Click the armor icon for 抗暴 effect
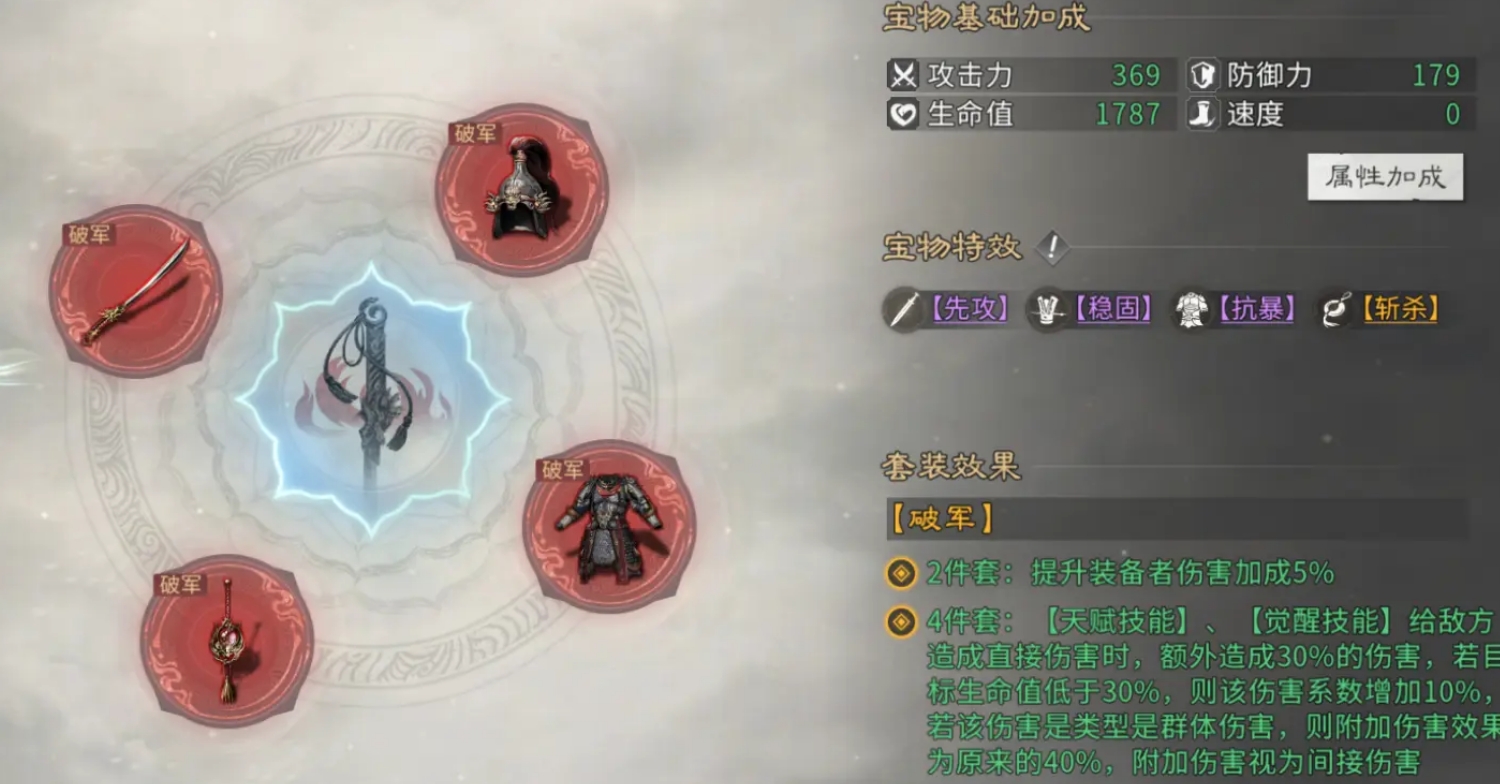The width and height of the screenshot is (1500, 784). click(1189, 310)
